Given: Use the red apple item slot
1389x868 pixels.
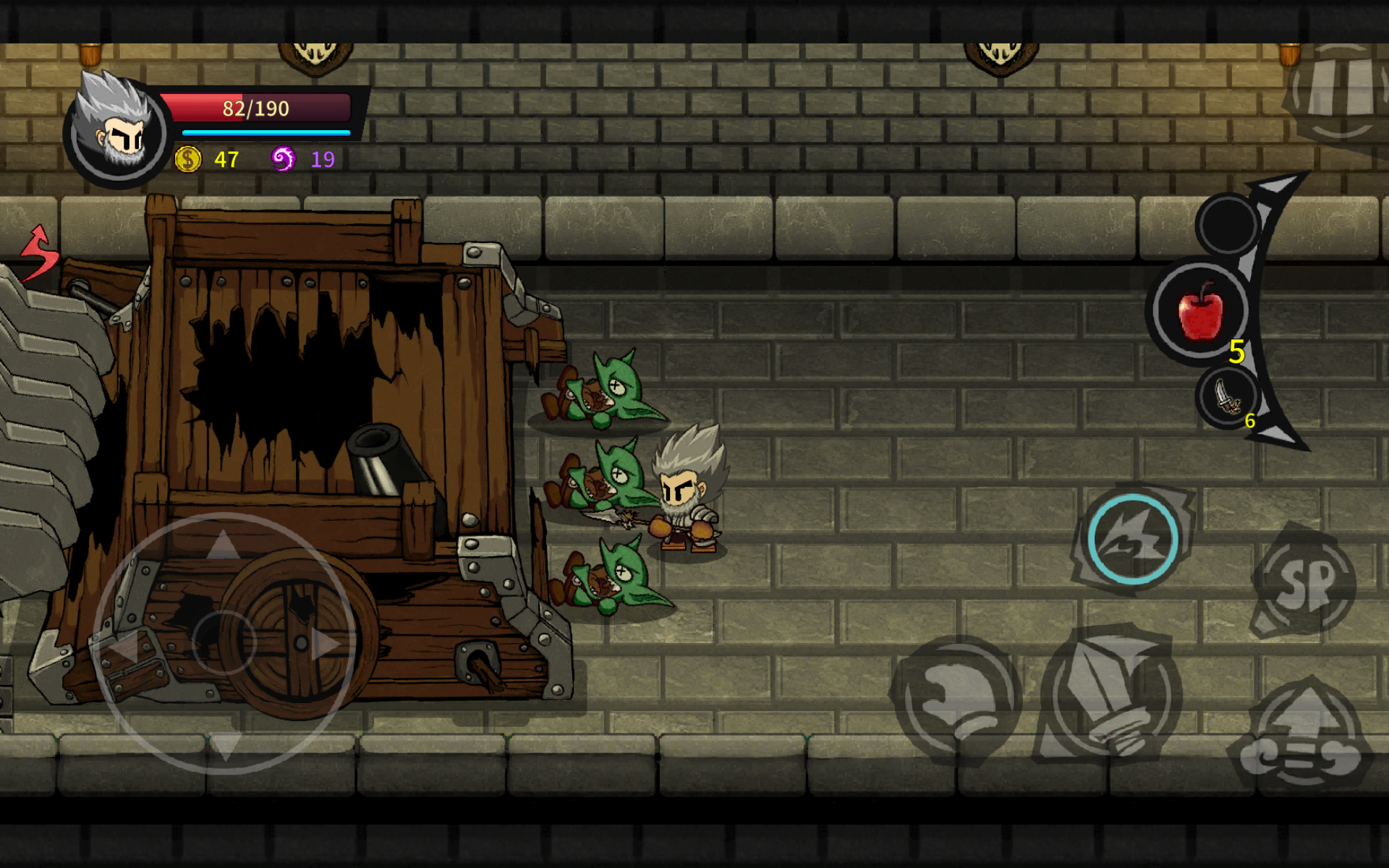Looking at the screenshot, I should (1201, 311).
